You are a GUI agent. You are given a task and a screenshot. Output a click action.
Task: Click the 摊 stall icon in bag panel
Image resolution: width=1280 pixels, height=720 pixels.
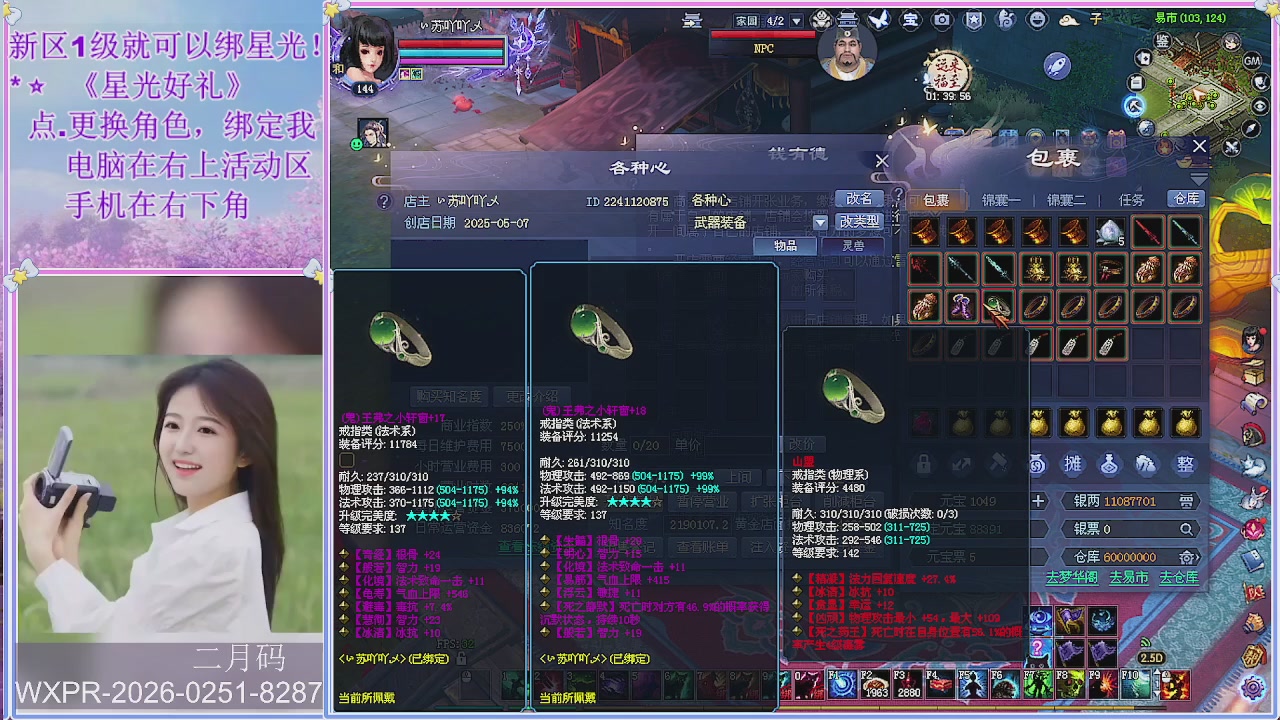(1073, 464)
